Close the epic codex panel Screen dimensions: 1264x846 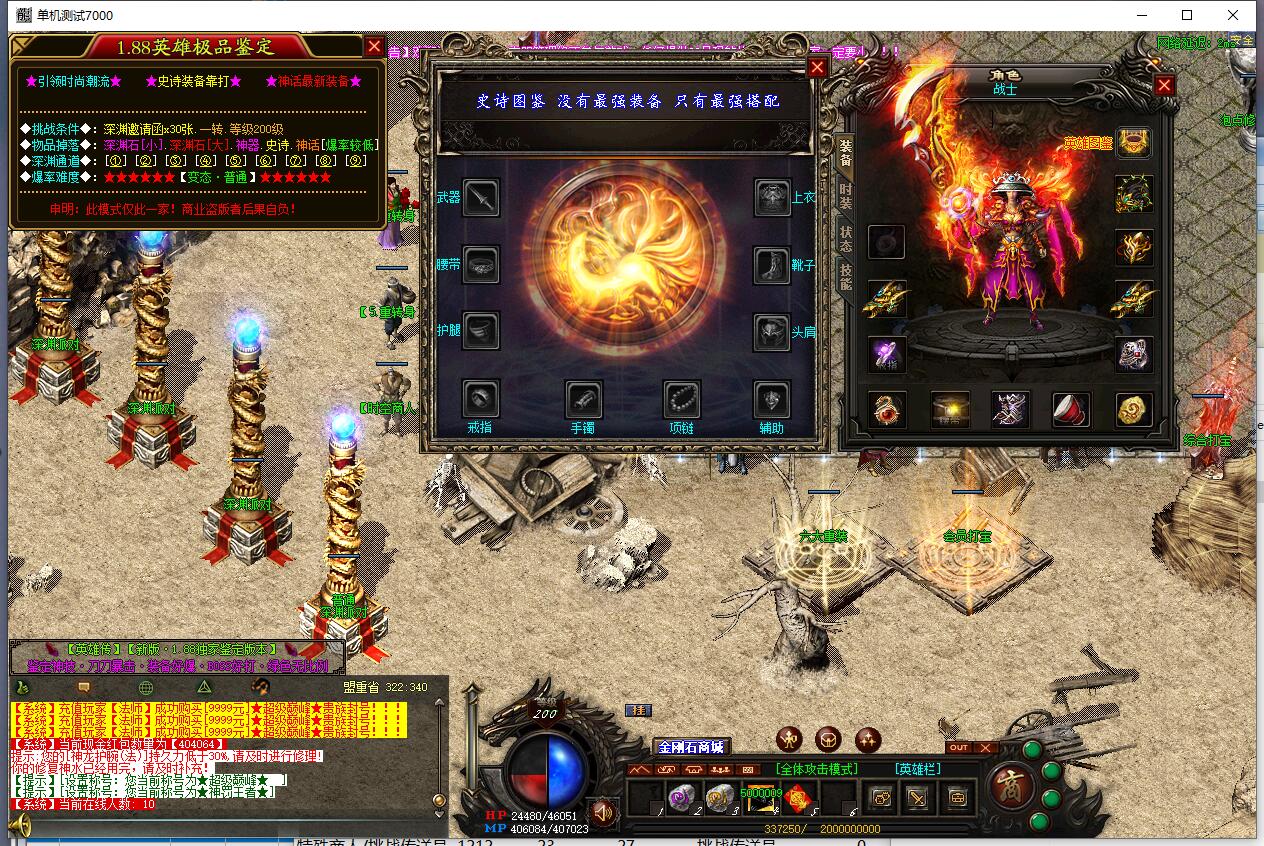point(817,67)
